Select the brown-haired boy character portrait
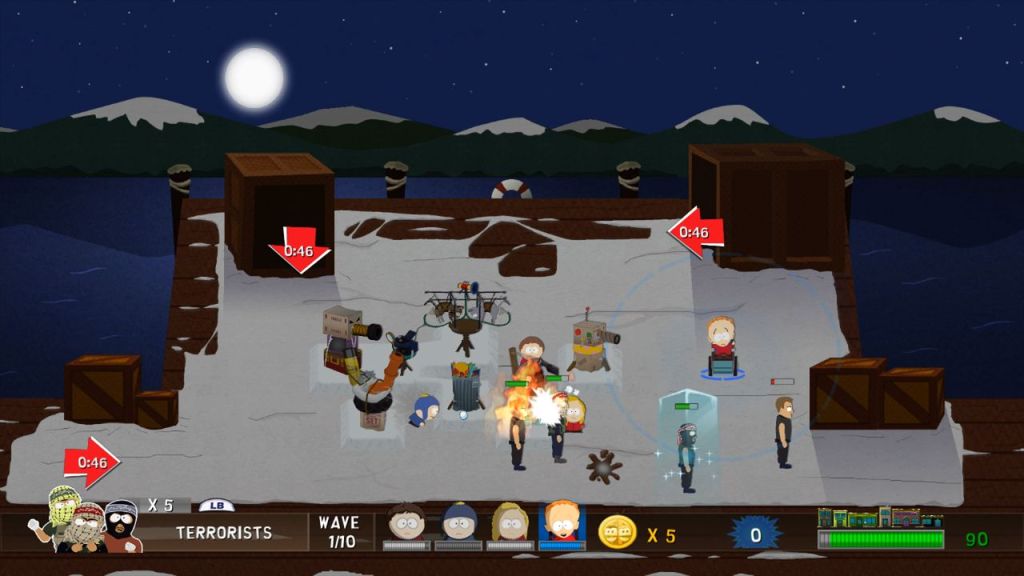This screenshot has height=576, width=1024. point(407,523)
